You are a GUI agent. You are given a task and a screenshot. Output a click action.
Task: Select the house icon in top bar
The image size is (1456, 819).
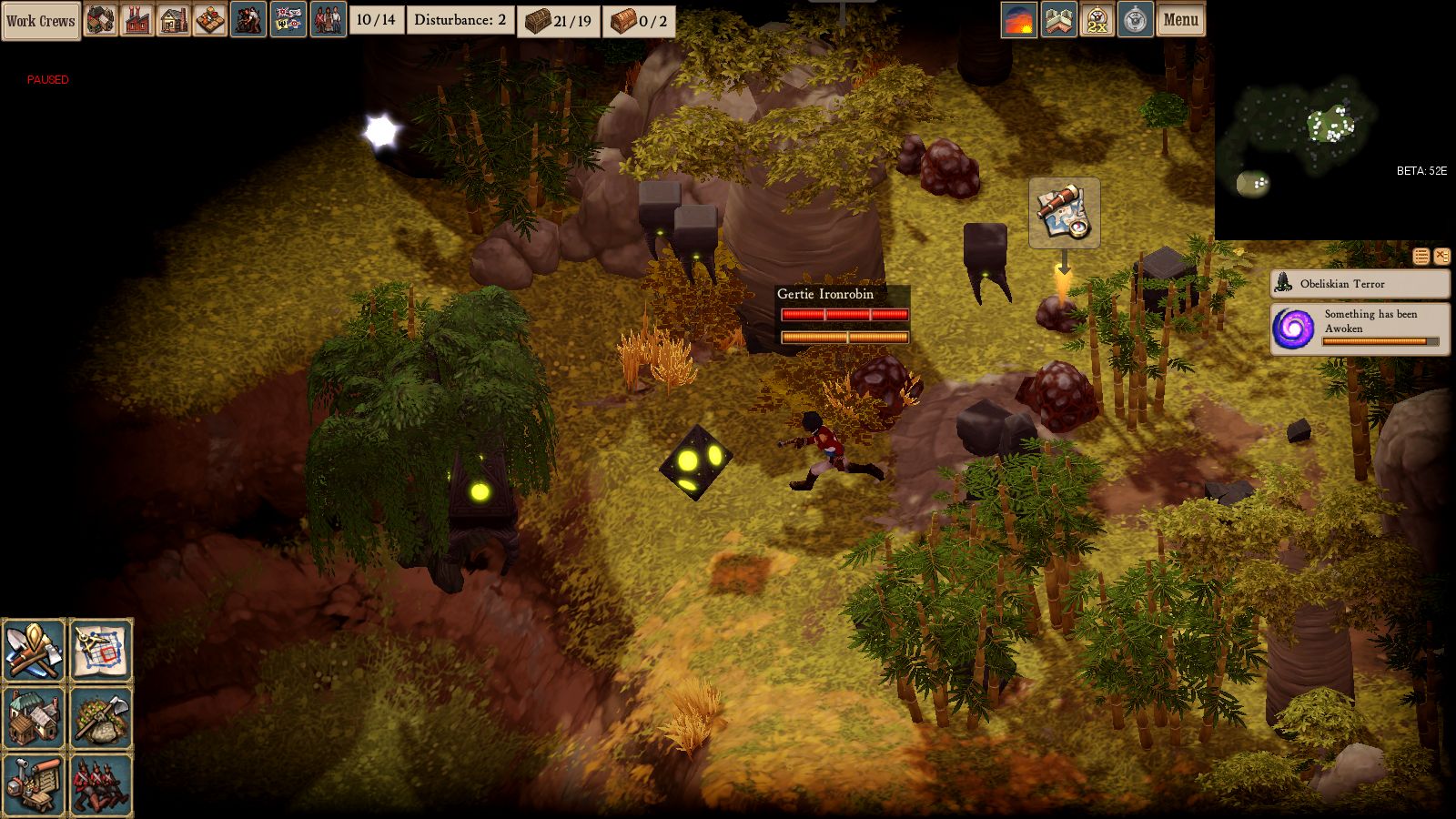tap(174, 20)
